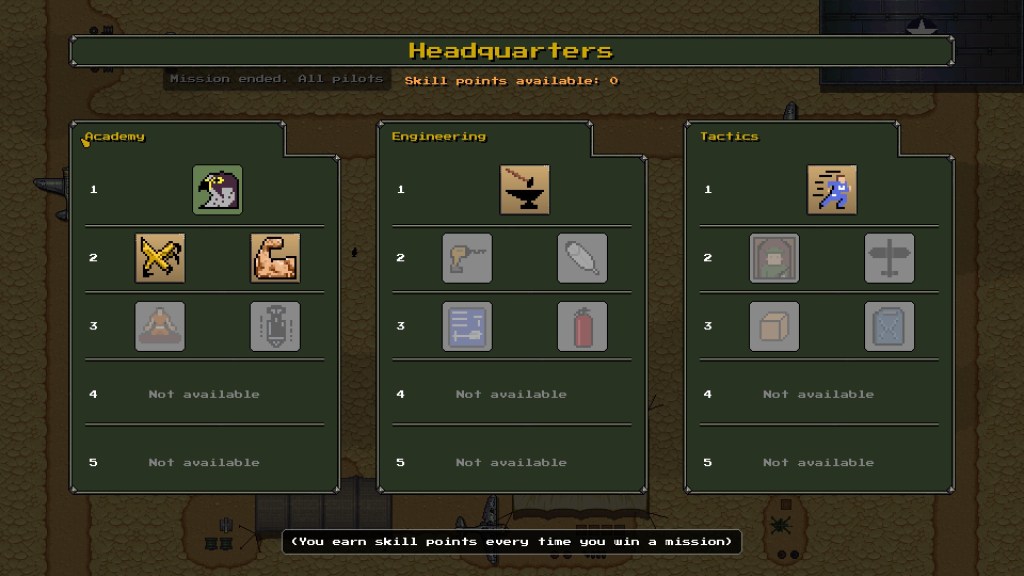1024x576 pixels.
Task: Choose the power drill skill icon
Action: click(x=467, y=258)
